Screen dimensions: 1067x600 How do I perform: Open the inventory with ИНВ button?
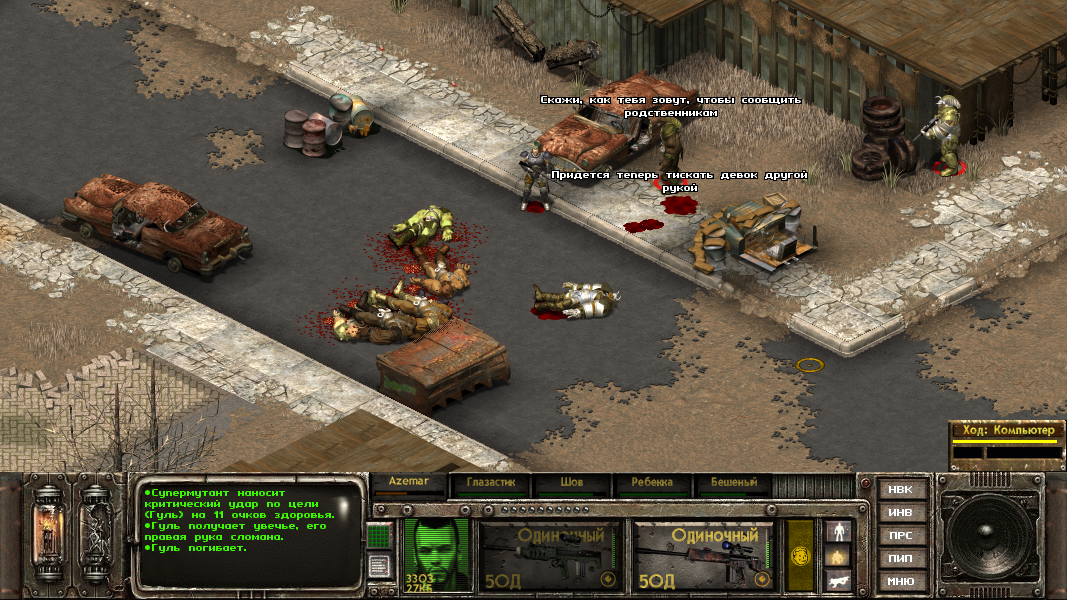point(900,513)
